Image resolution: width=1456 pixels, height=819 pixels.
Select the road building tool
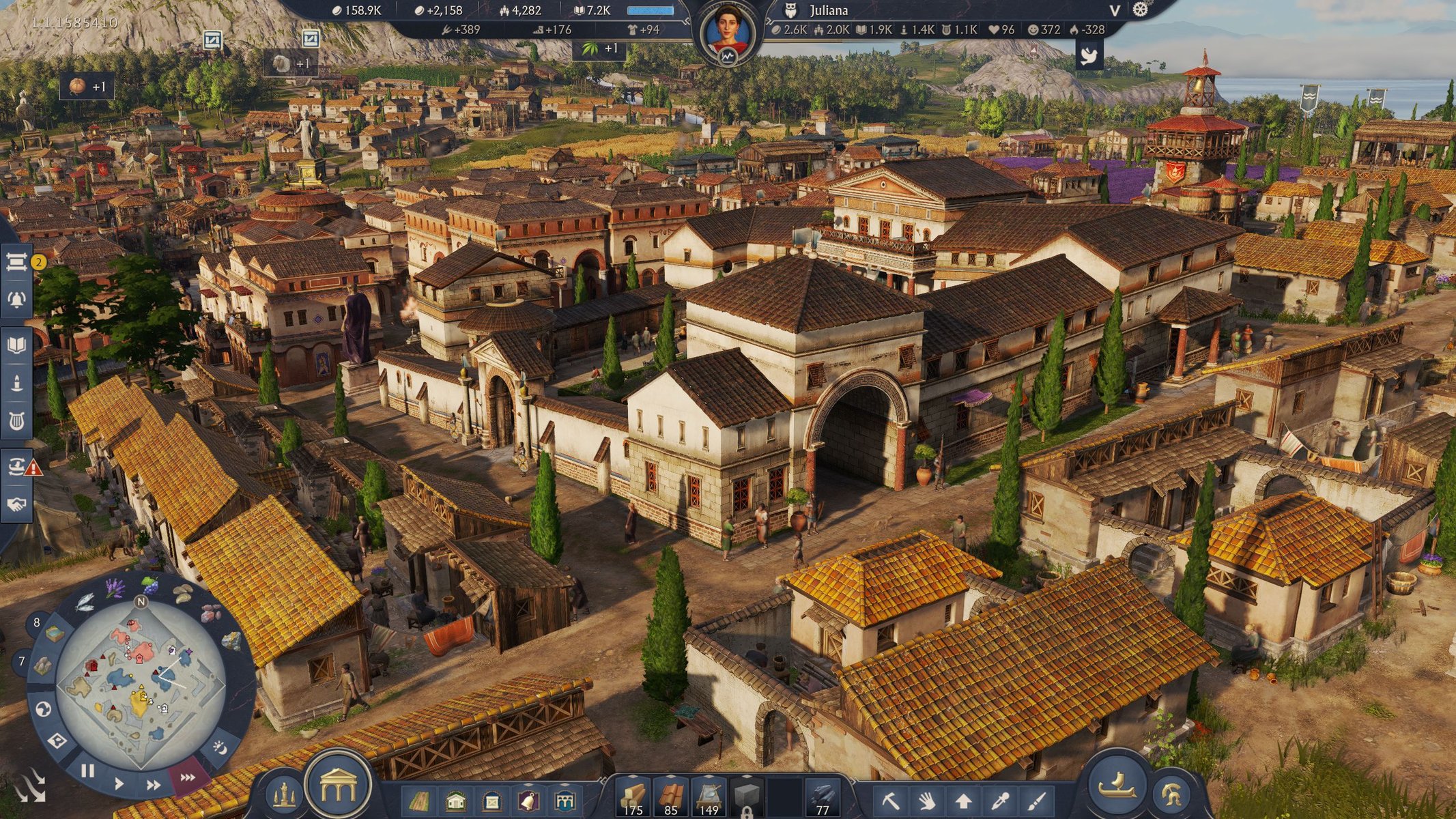[x=419, y=800]
